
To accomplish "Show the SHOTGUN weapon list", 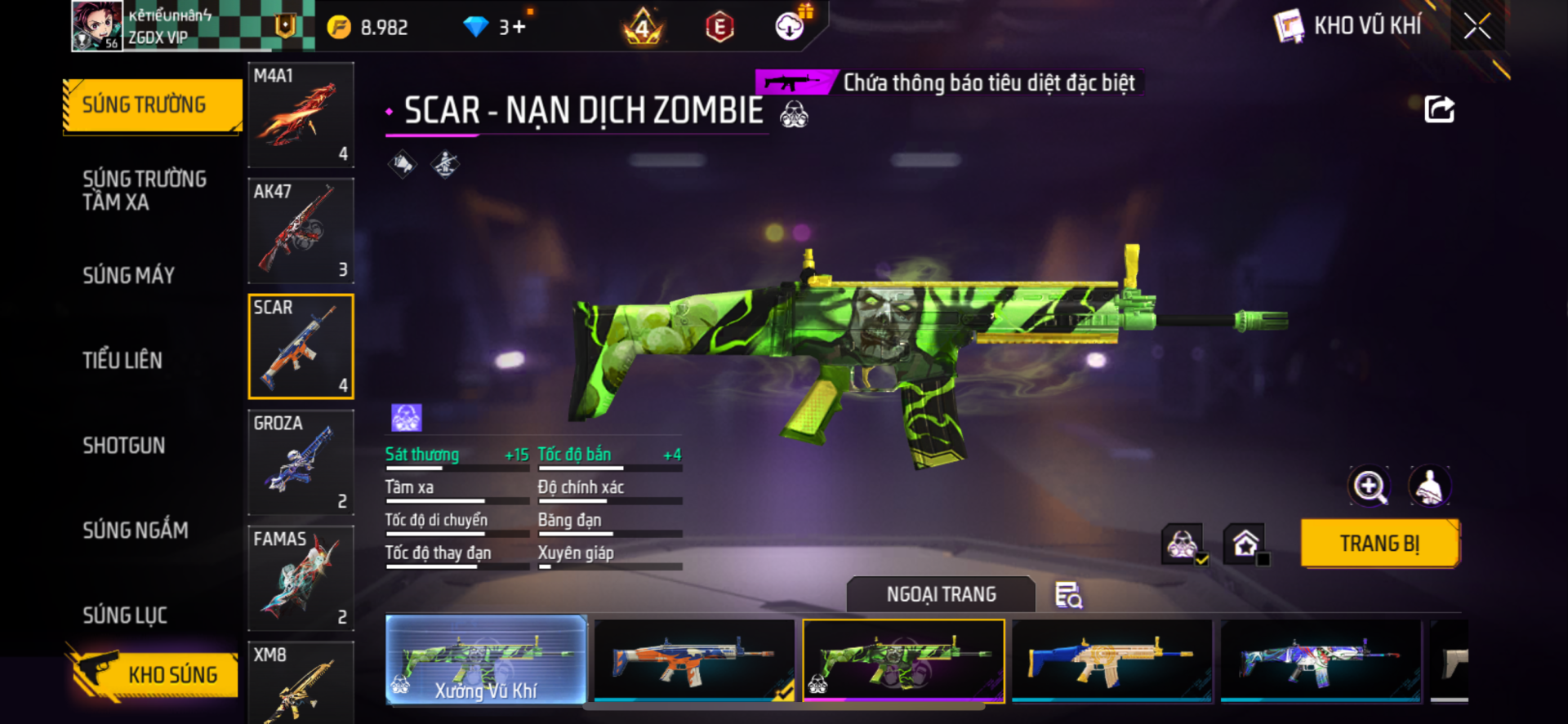I will pyautogui.click(x=124, y=446).
